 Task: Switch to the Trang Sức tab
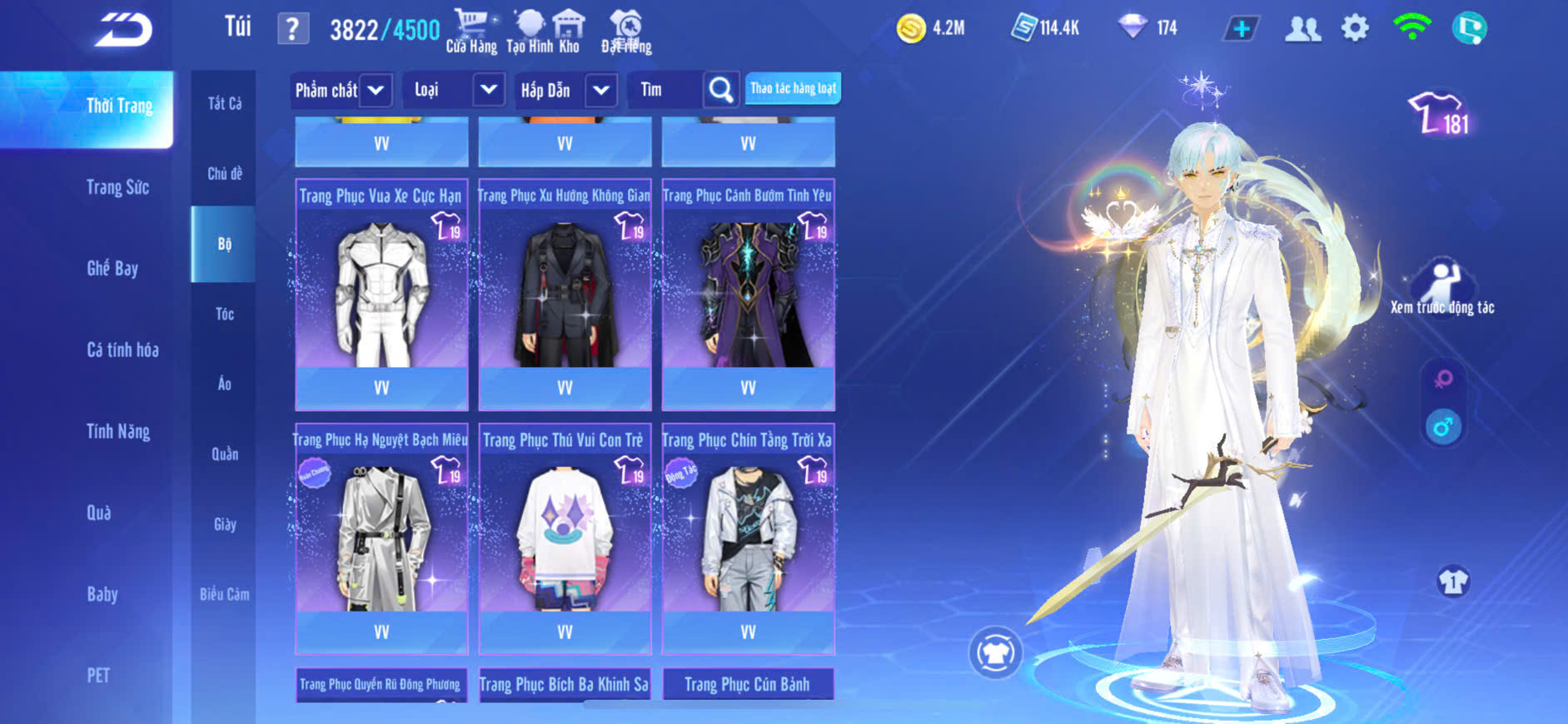tap(117, 187)
